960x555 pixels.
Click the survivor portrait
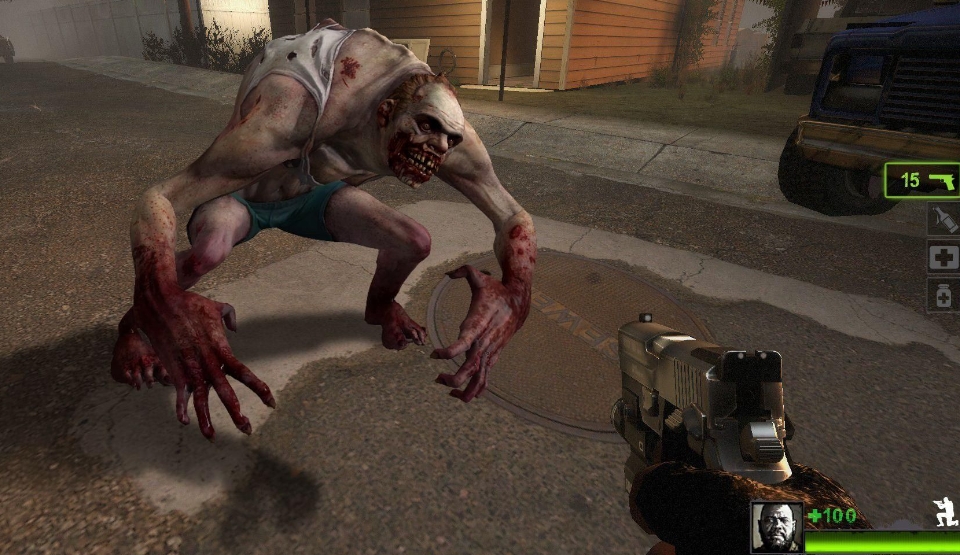(777, 527)
